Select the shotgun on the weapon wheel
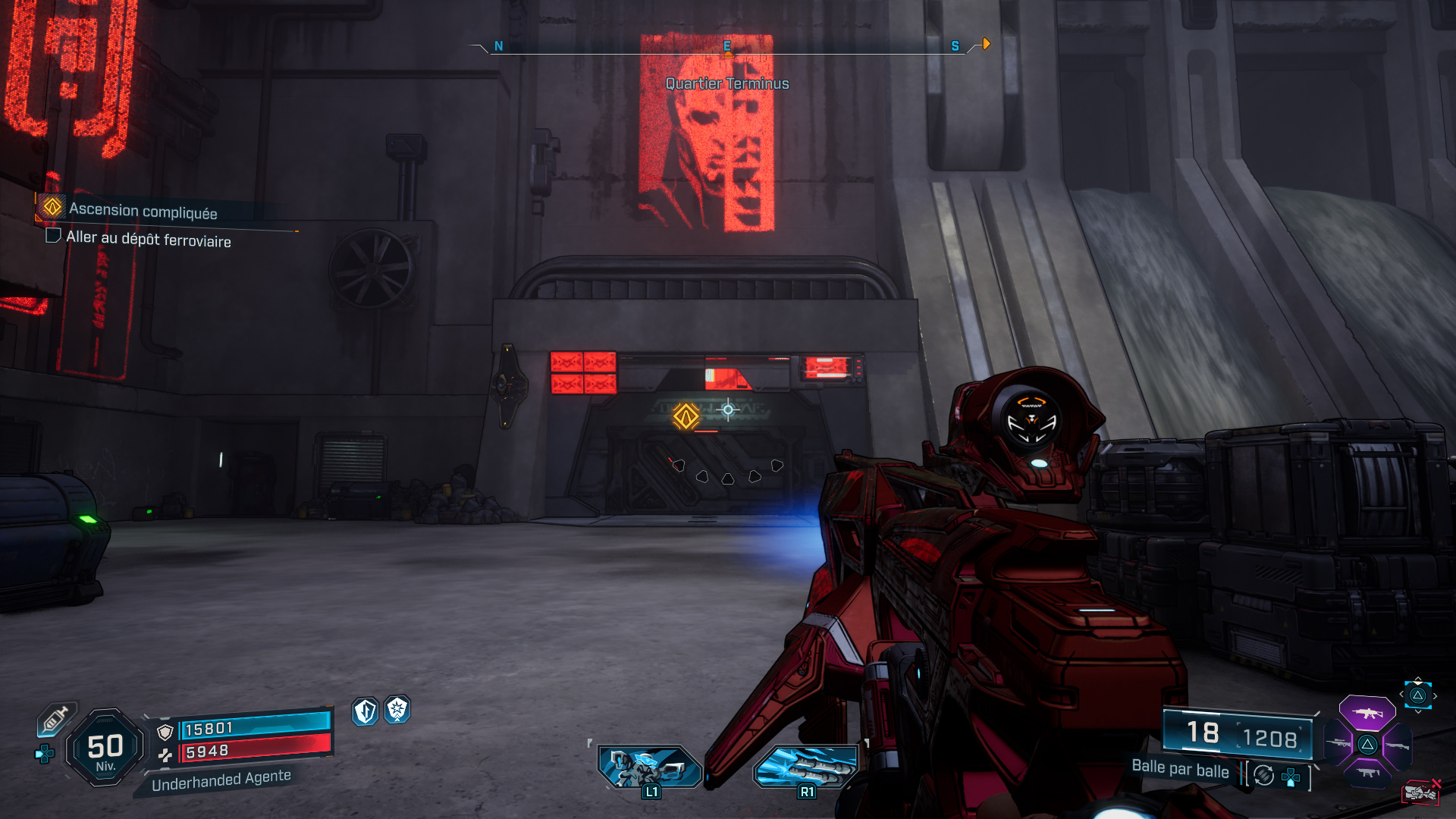The height and width of the screenshot is (819, 1456). click(x=1397, y=745)
